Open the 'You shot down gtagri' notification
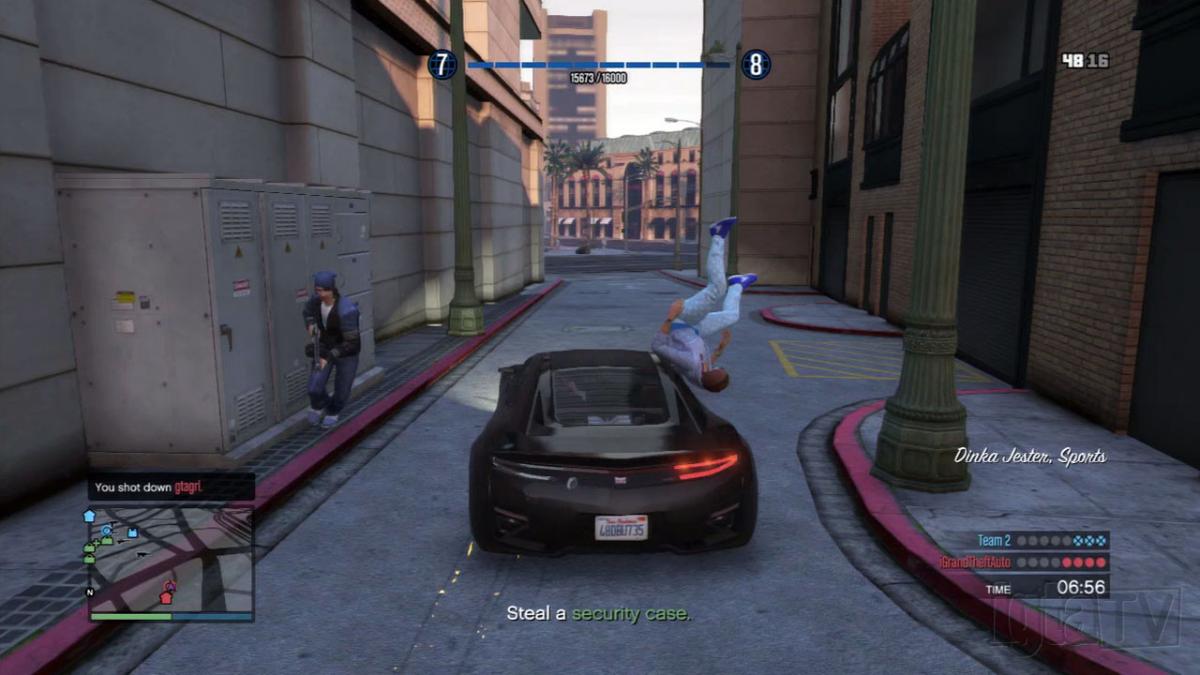This screenshot has width=1200, height=675. [170, 488]
